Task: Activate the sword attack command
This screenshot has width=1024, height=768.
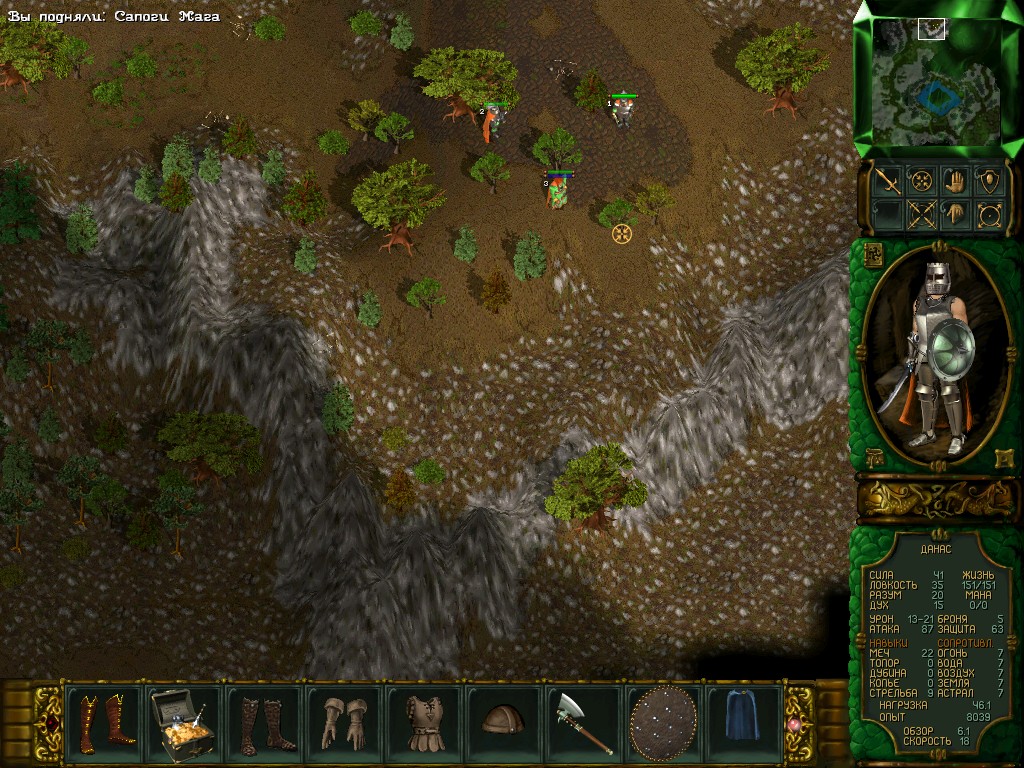Action: click(x=887, y=181)
